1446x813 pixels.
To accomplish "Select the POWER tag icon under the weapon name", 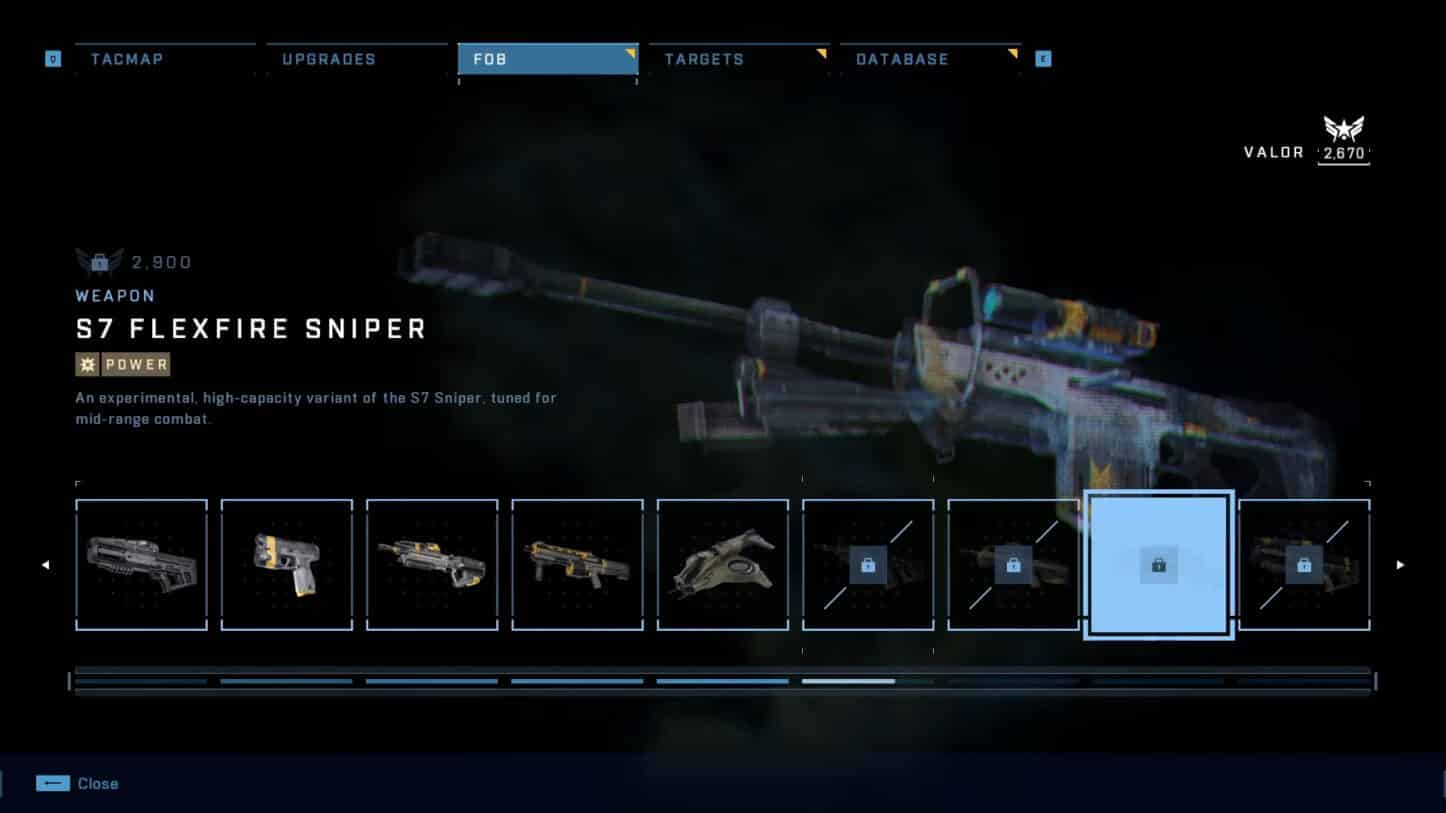I will point(88,364).
